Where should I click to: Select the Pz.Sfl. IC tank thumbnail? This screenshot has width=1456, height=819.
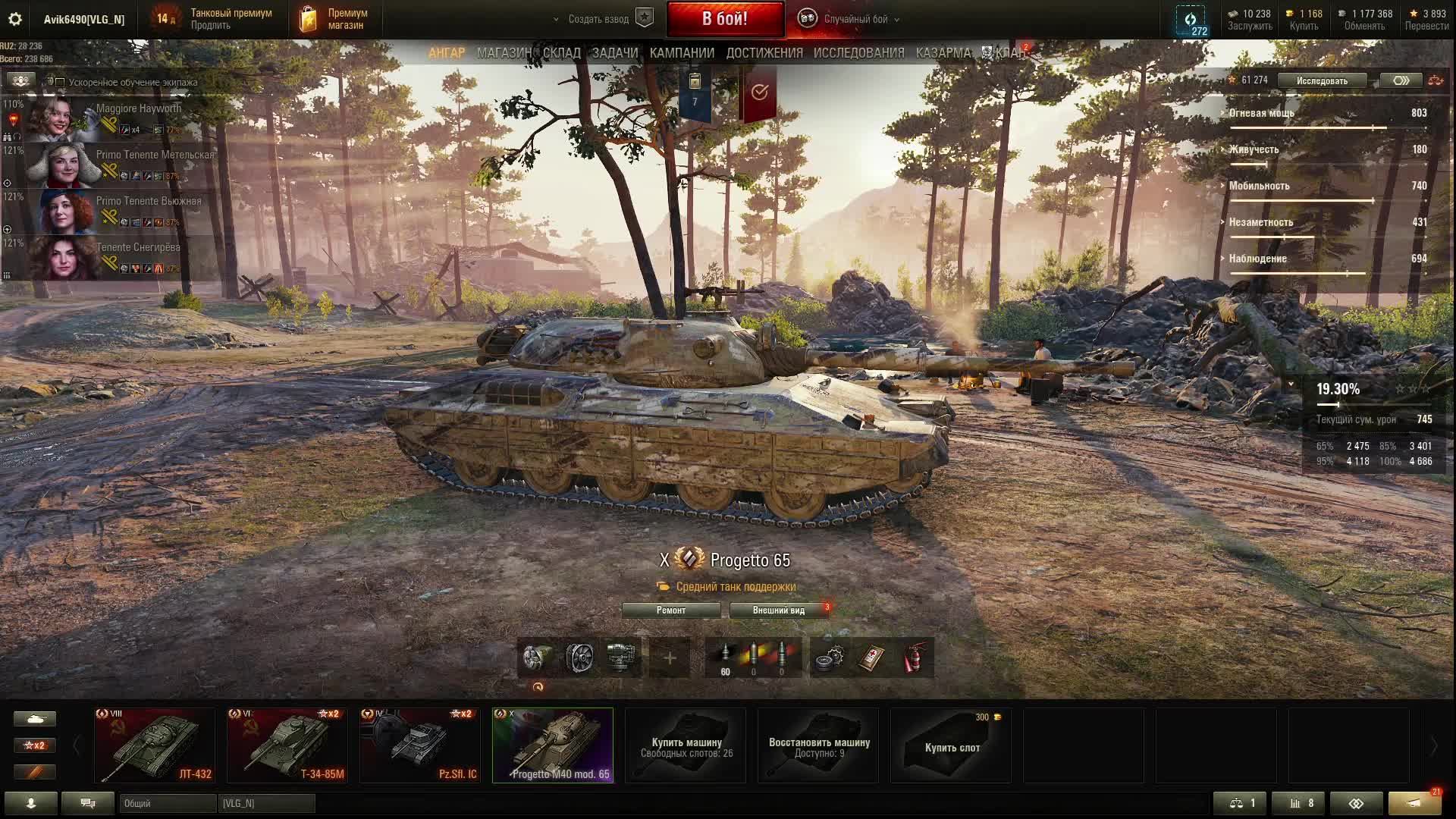420,745
